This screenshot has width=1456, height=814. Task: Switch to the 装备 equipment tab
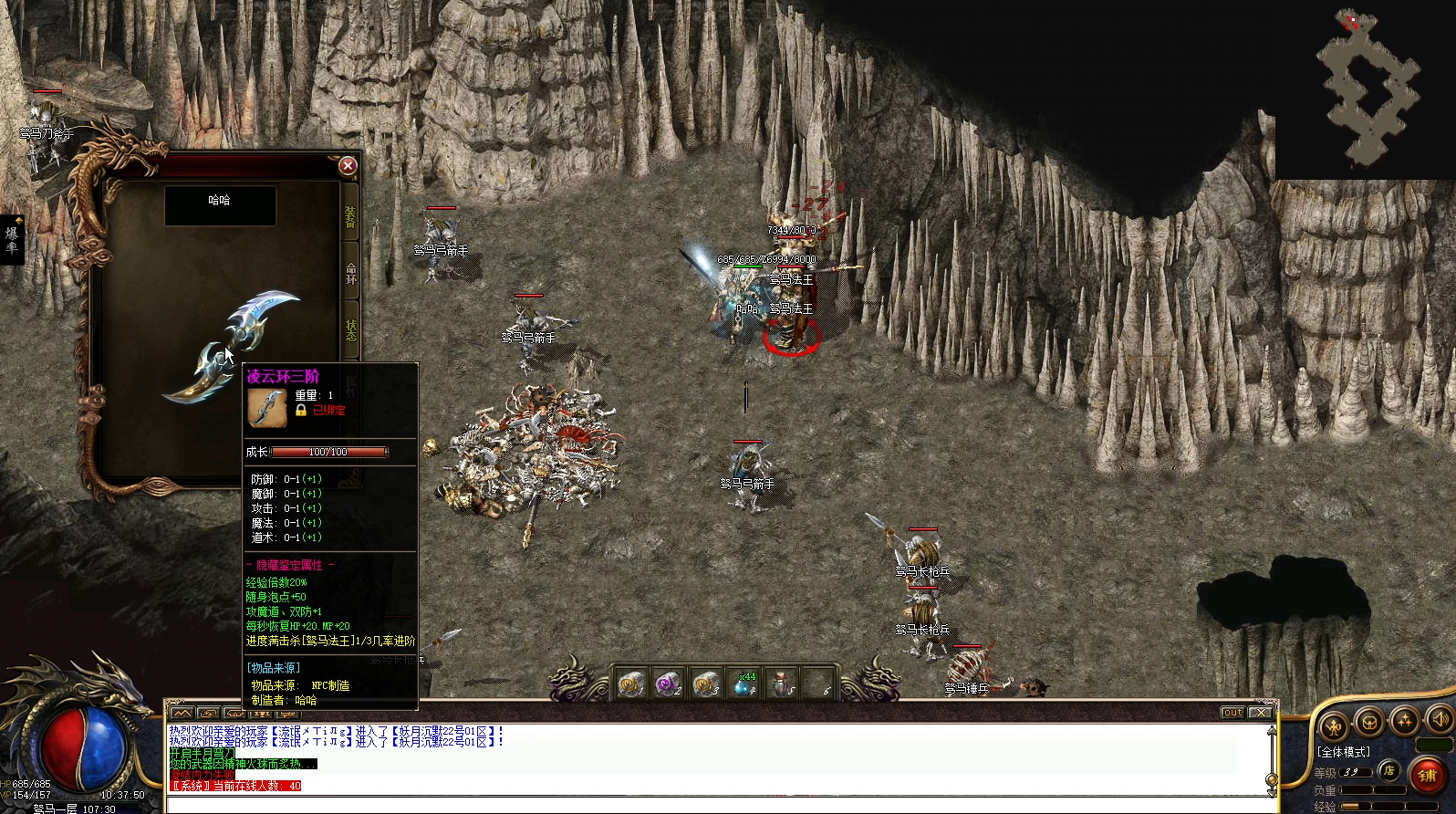(x=351, y=217)
